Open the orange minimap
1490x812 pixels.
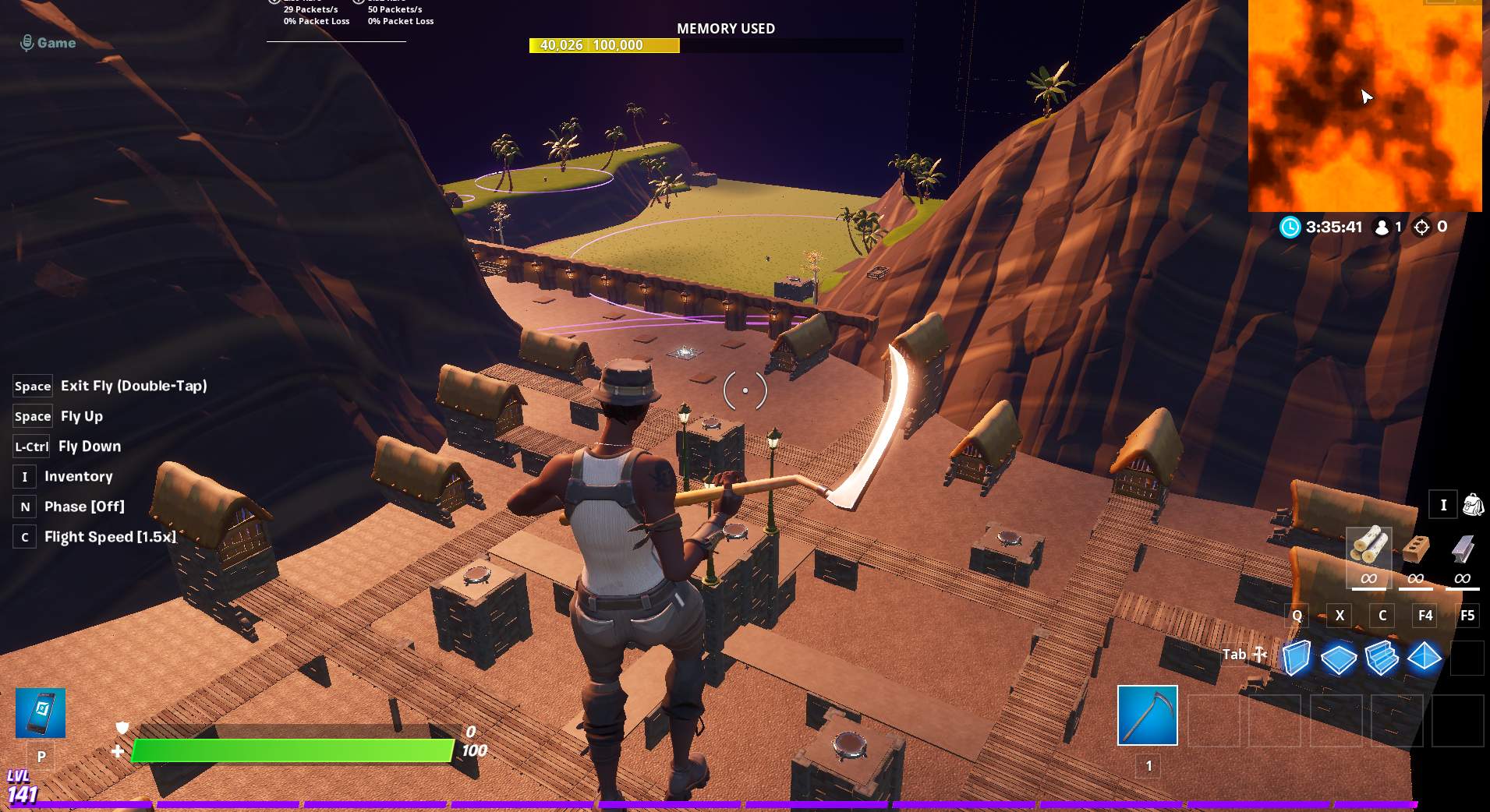coord(1364,105)
